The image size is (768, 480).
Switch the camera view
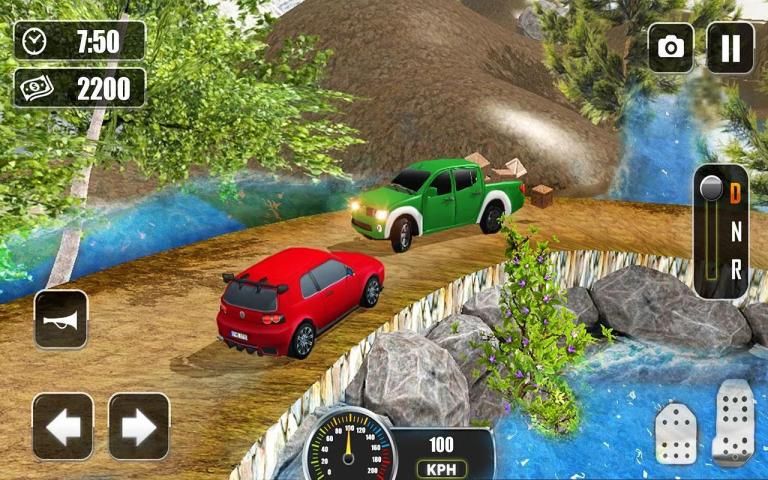pyautogui.click(x=671, y=47)
